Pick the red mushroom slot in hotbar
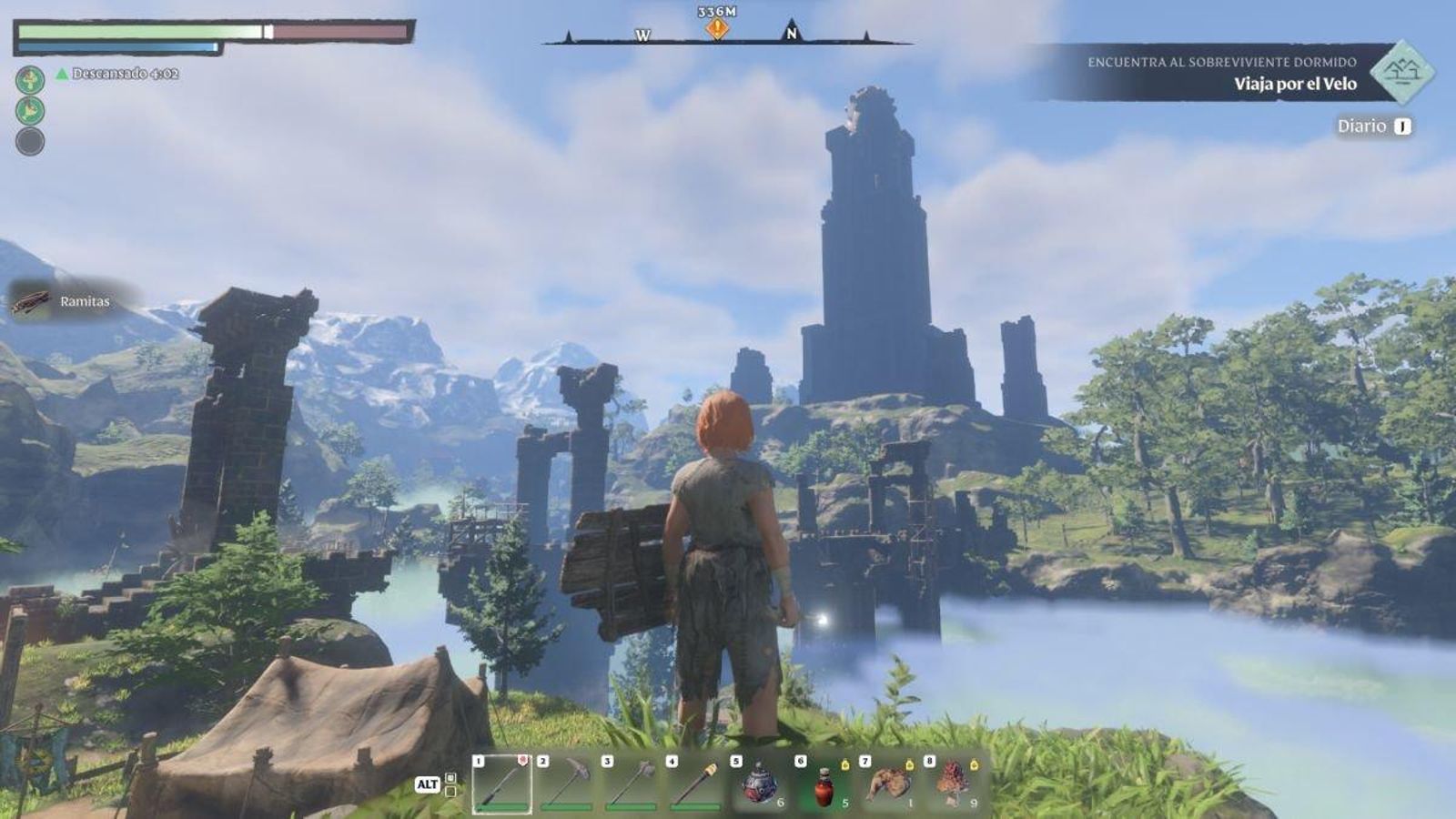 pos(954,784)
